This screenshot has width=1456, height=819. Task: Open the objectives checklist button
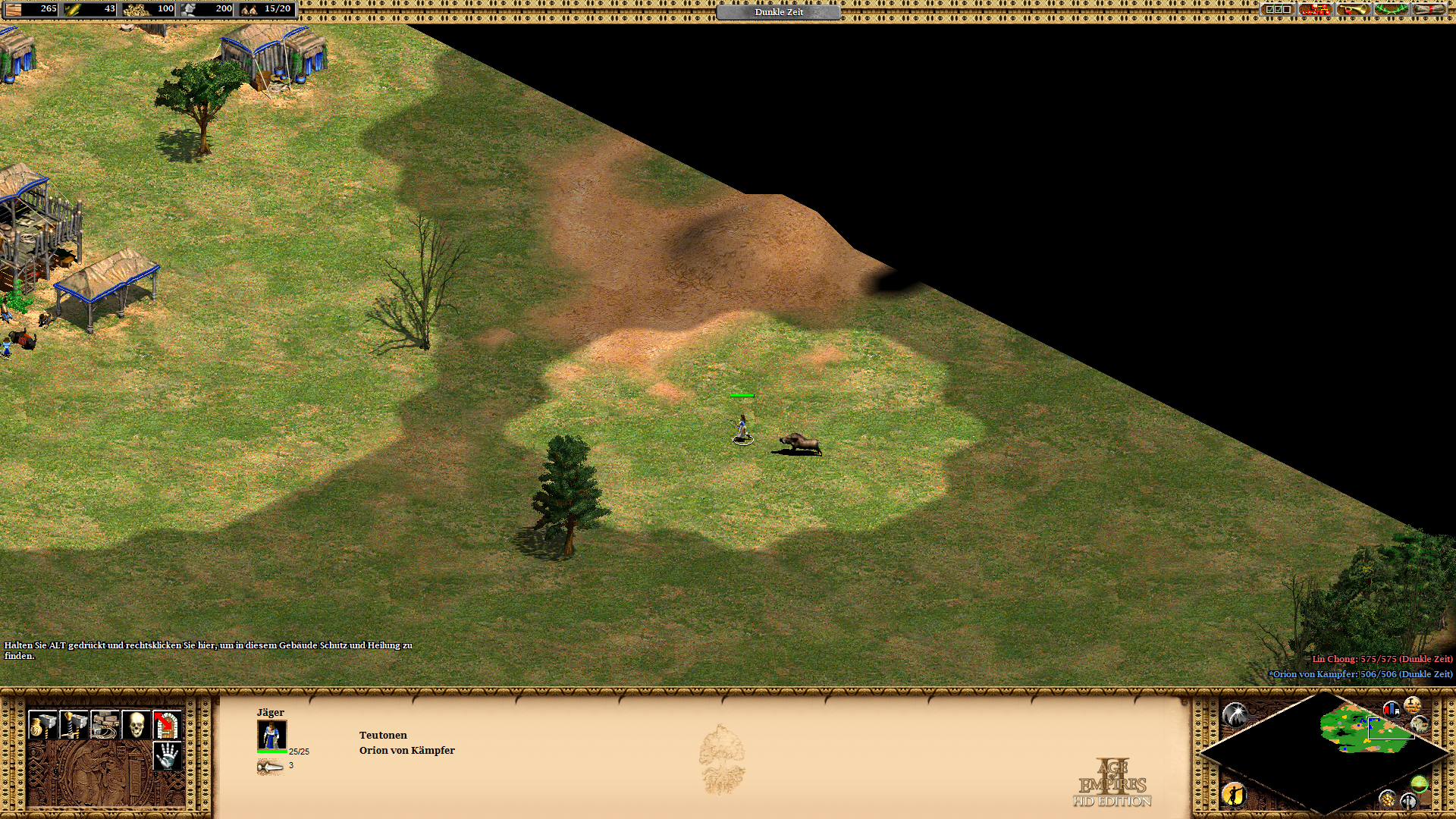tap(1278, 10)
